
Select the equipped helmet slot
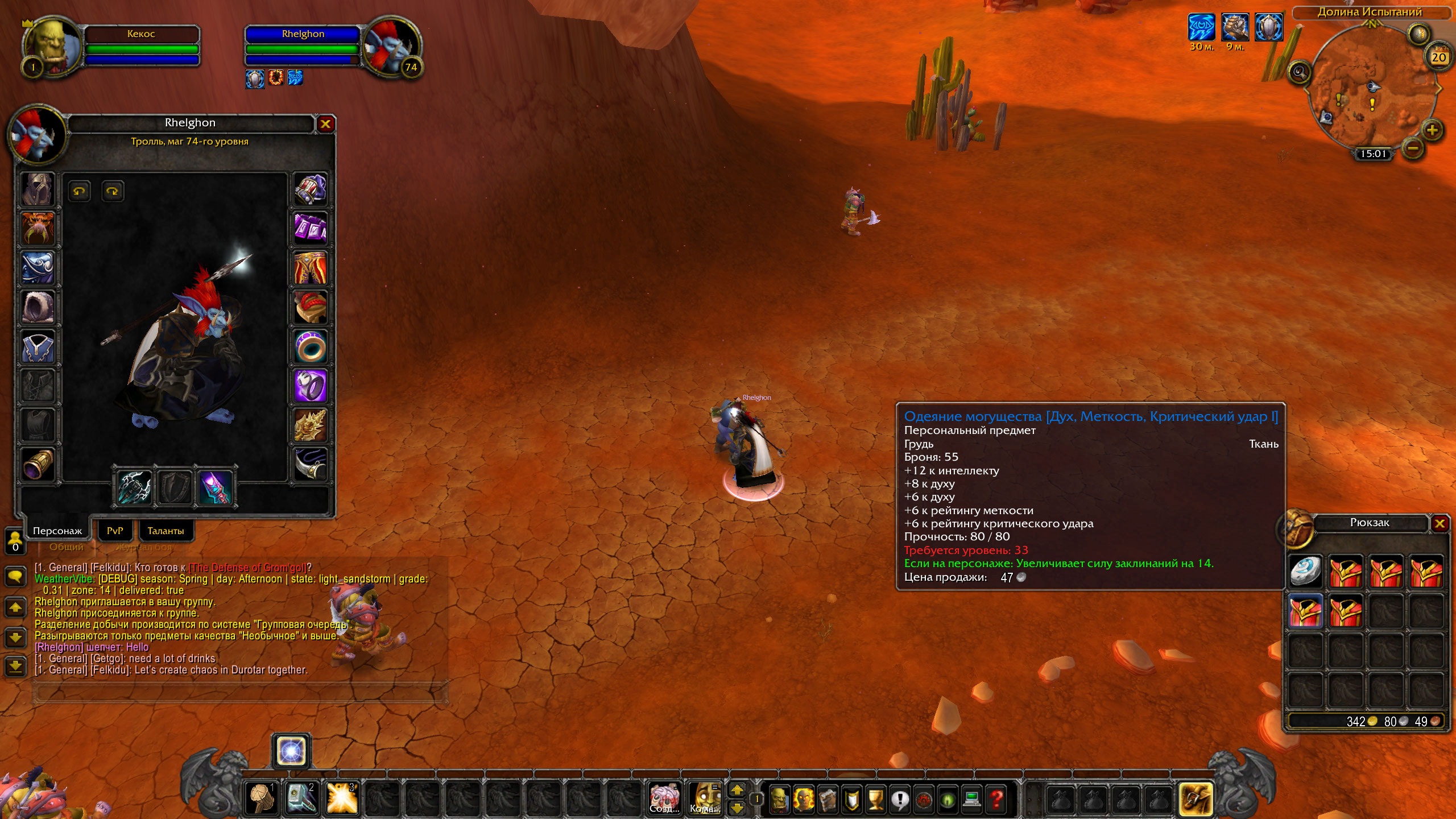tap(38, 189)
